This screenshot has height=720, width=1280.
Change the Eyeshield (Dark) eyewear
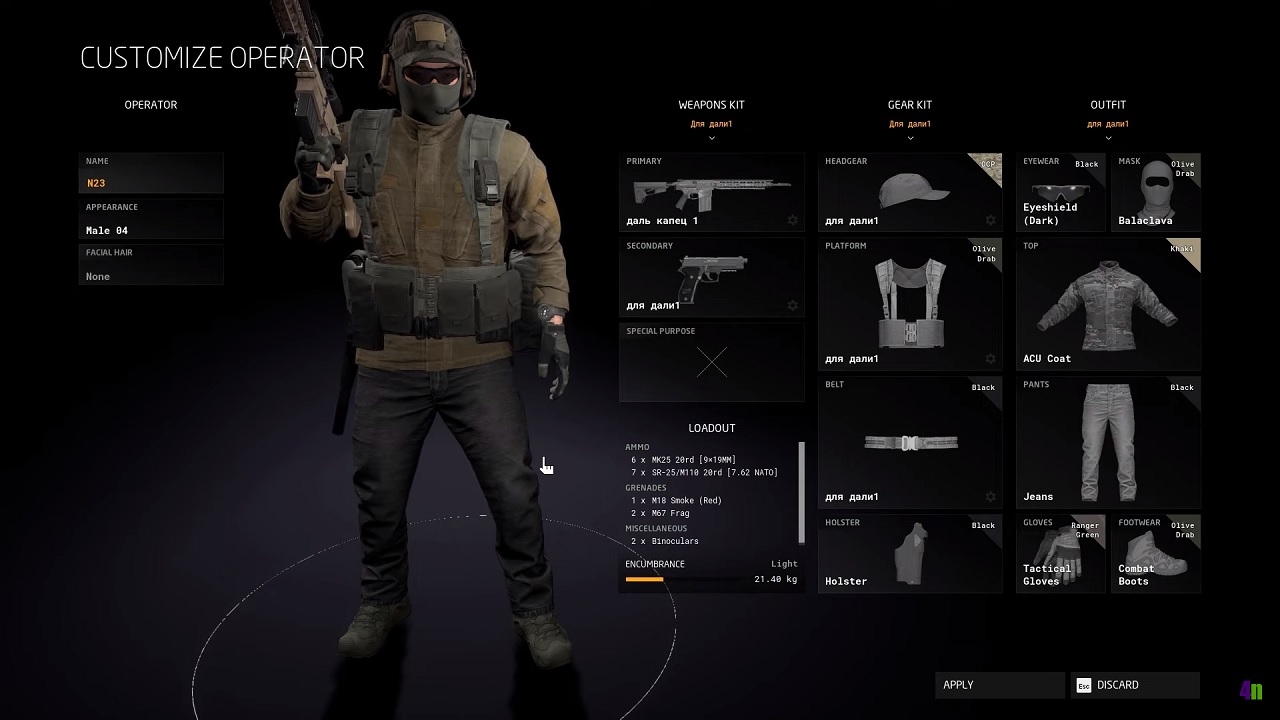[1061, 192]
